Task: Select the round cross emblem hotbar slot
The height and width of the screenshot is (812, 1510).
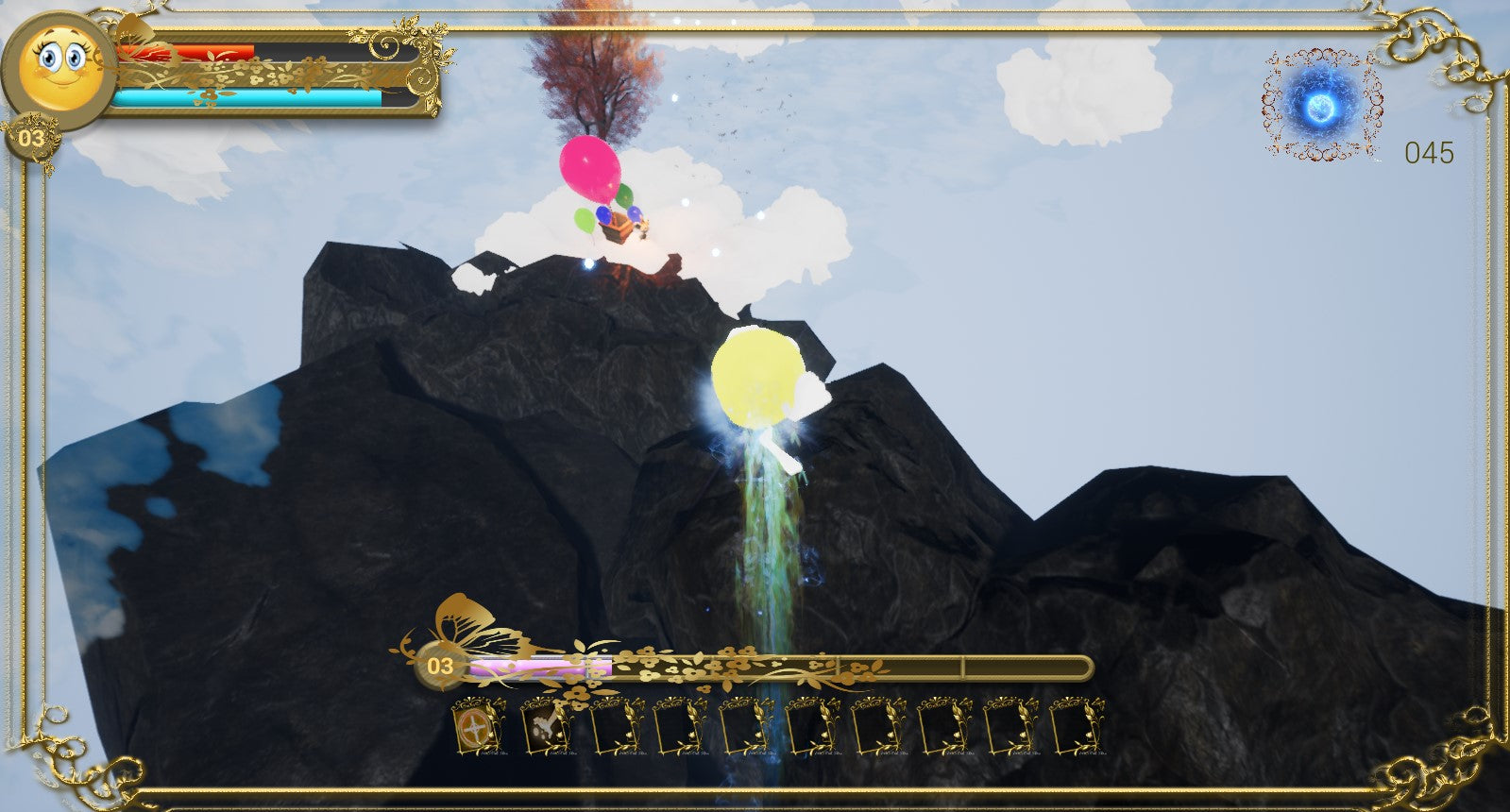Action: coord(477,728)
